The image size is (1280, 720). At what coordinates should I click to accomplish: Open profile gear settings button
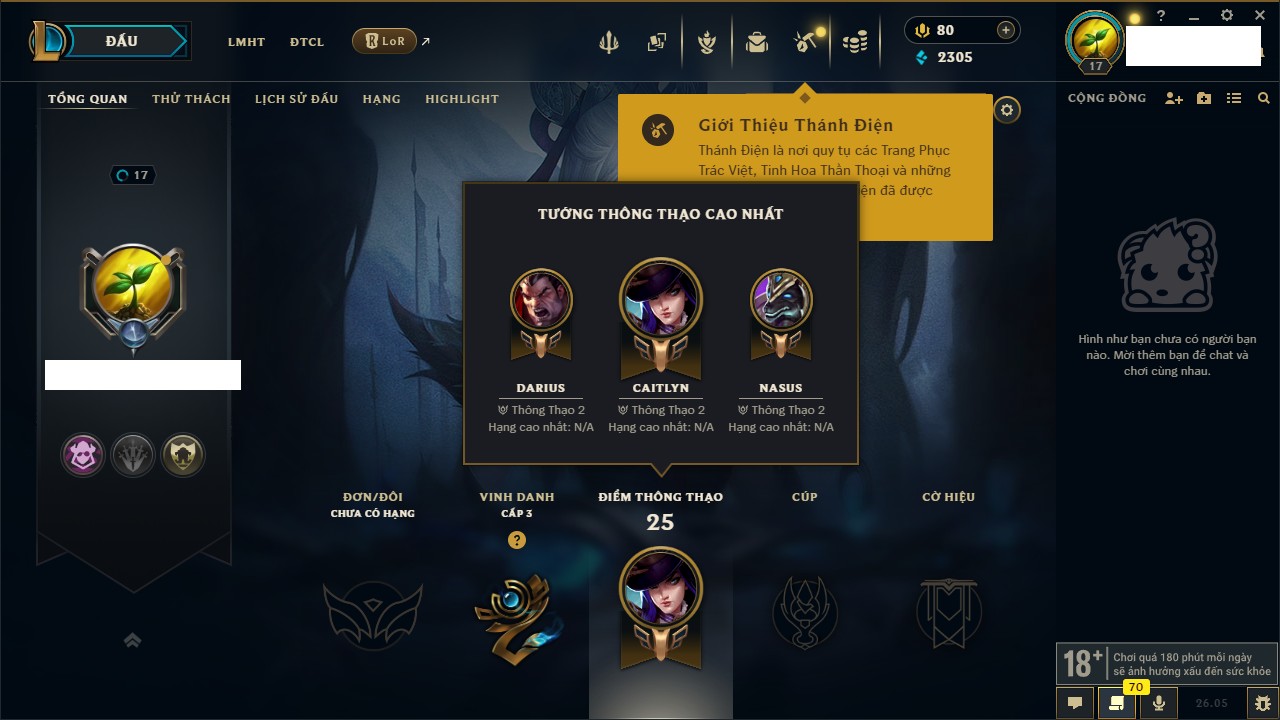pyautogui.click(x=1007, y=110)
